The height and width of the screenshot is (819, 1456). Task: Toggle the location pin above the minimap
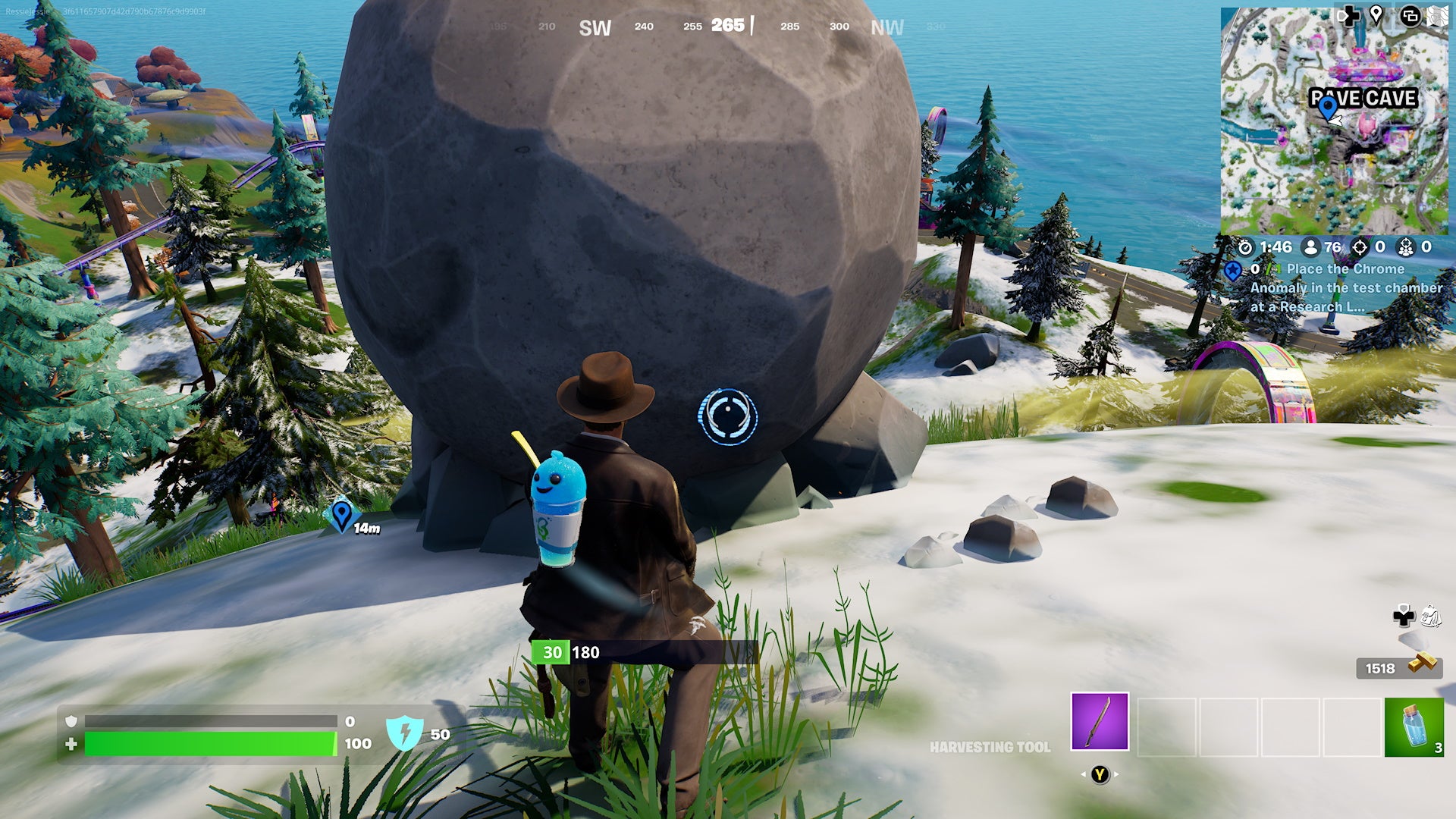tap(1376, 14)
